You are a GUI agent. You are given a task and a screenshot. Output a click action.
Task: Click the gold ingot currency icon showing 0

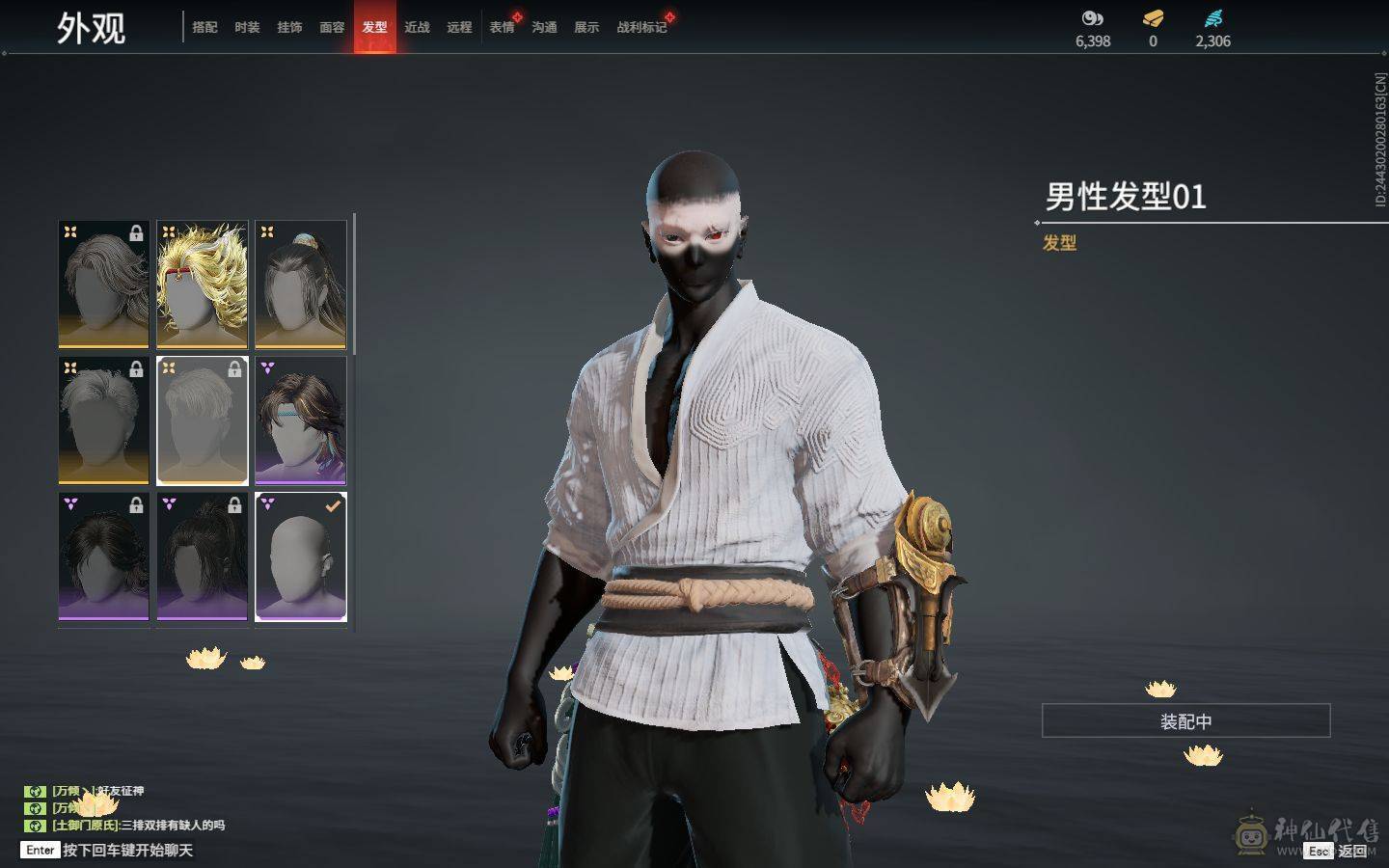click(1152, 16)
